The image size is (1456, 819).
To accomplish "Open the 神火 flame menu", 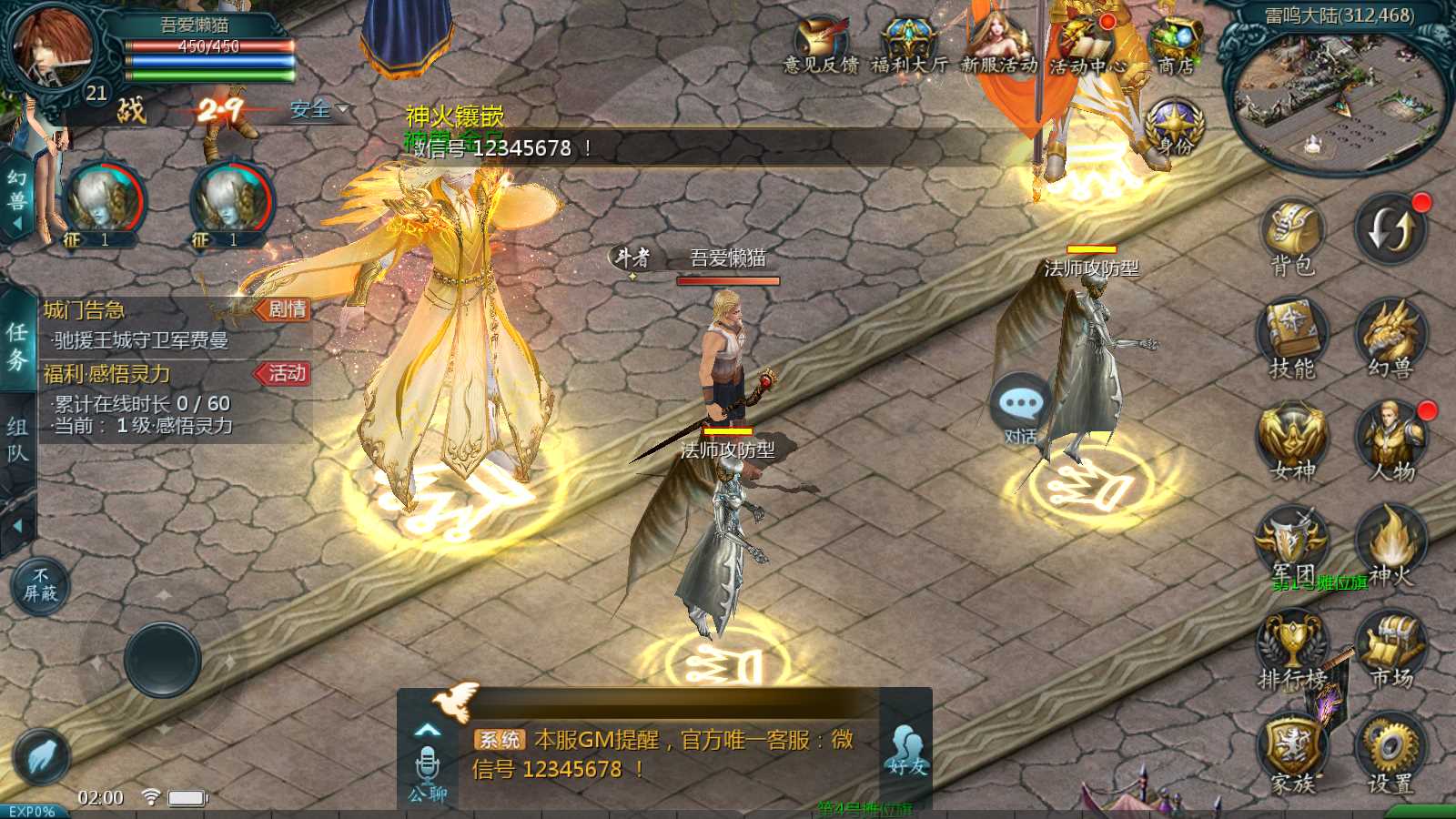I will (x=1390, y=542).
